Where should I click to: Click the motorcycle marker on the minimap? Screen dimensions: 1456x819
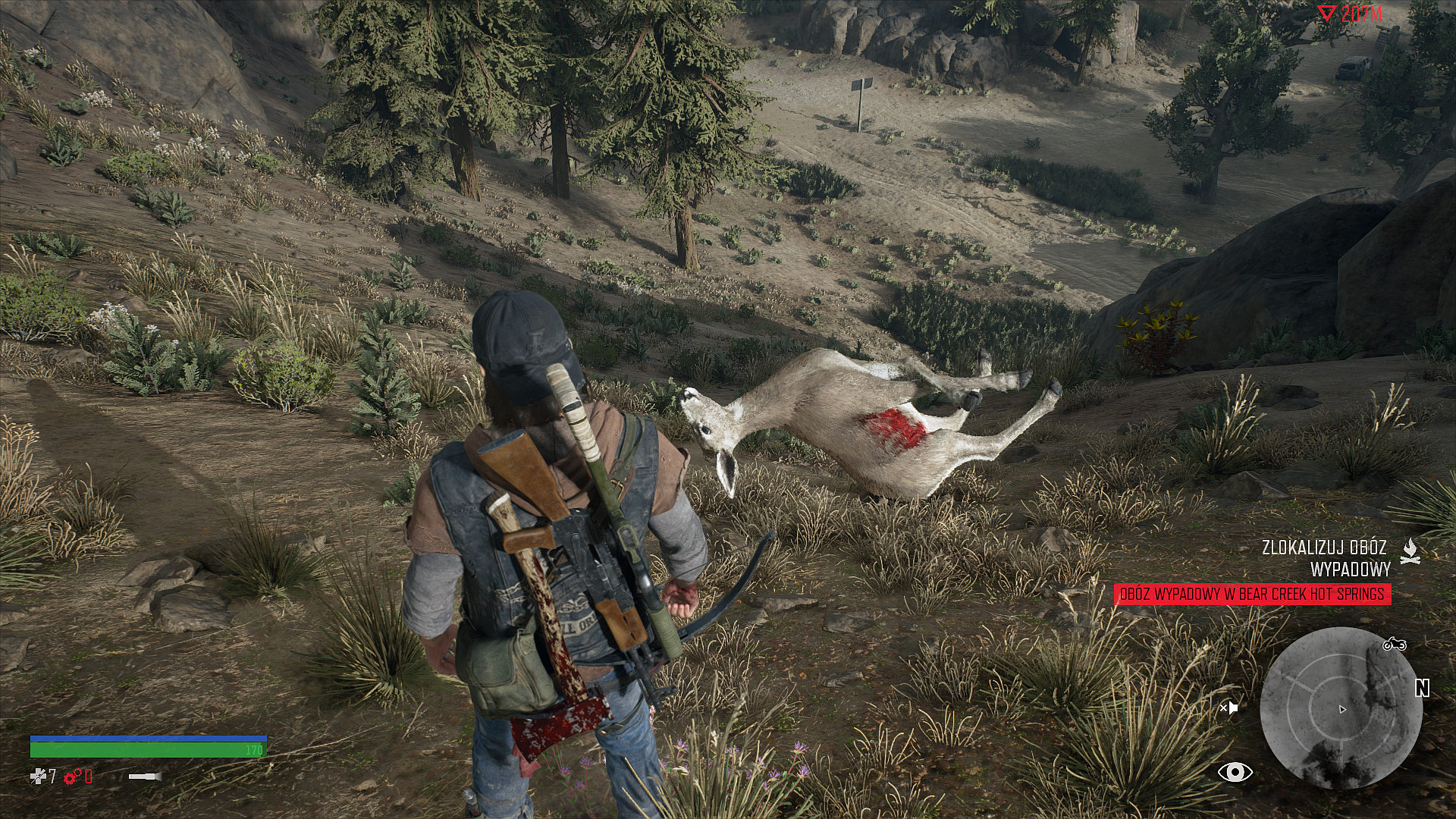[1394, 645]
